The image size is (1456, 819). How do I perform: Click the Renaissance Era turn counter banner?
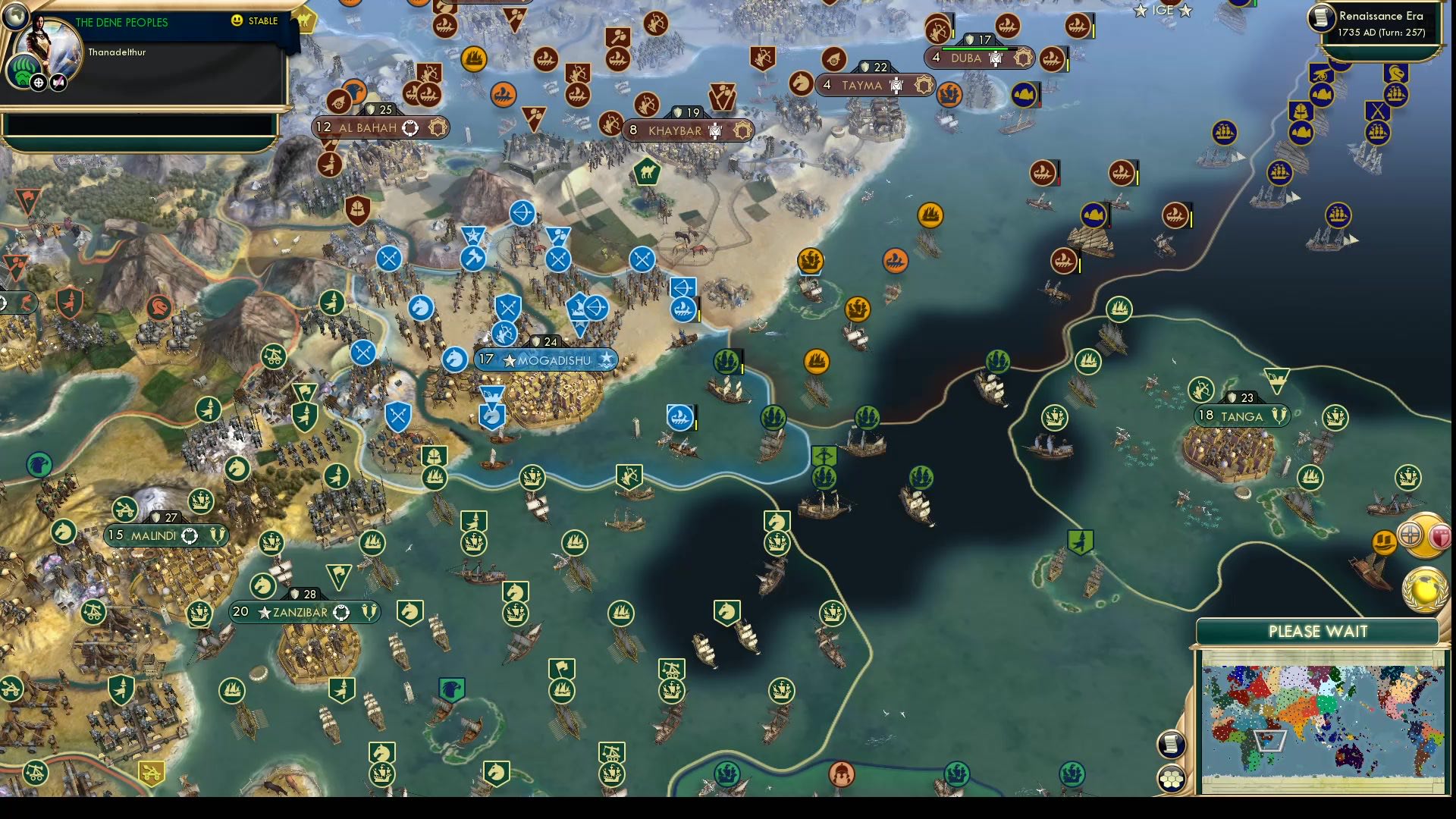pos(1383,23)
